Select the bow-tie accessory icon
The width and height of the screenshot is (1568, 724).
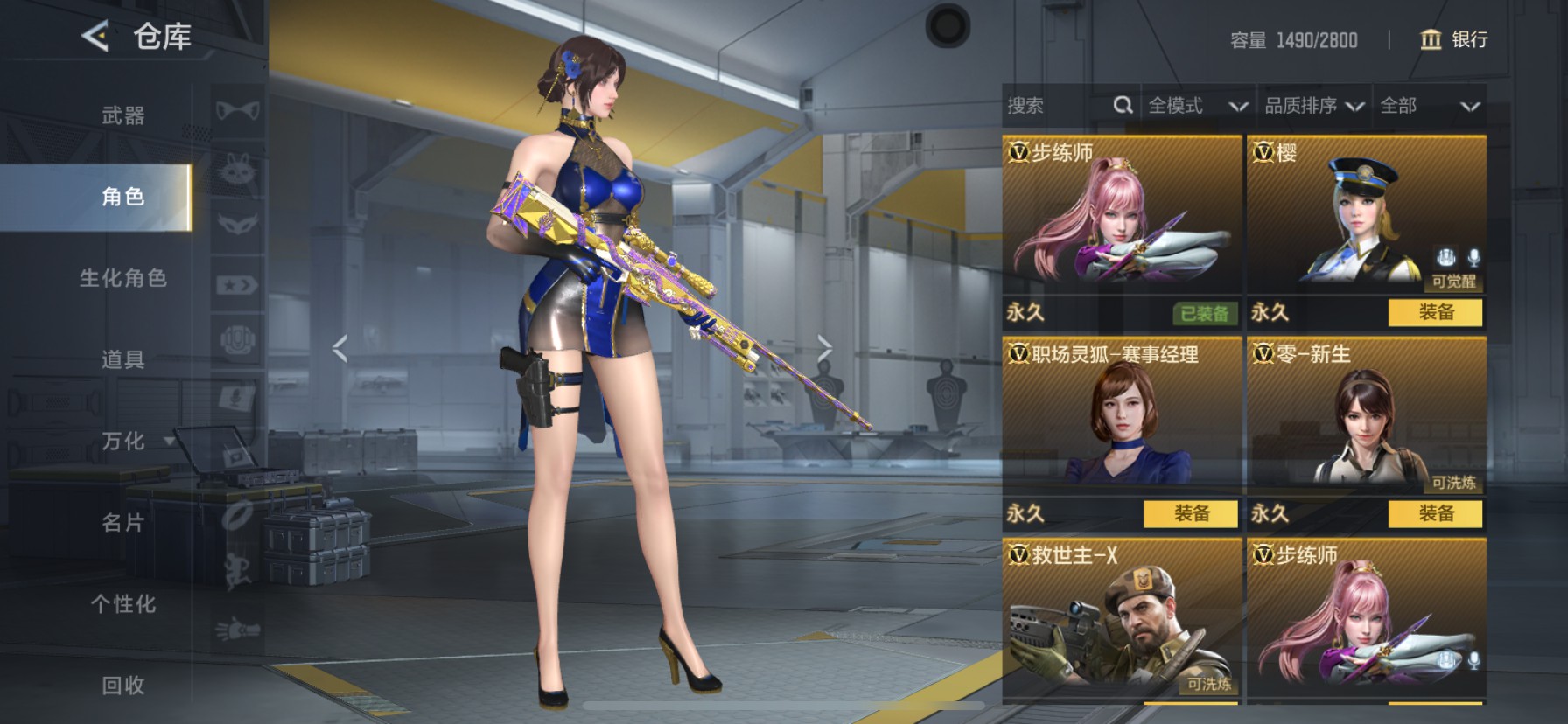tap(237, 111)
